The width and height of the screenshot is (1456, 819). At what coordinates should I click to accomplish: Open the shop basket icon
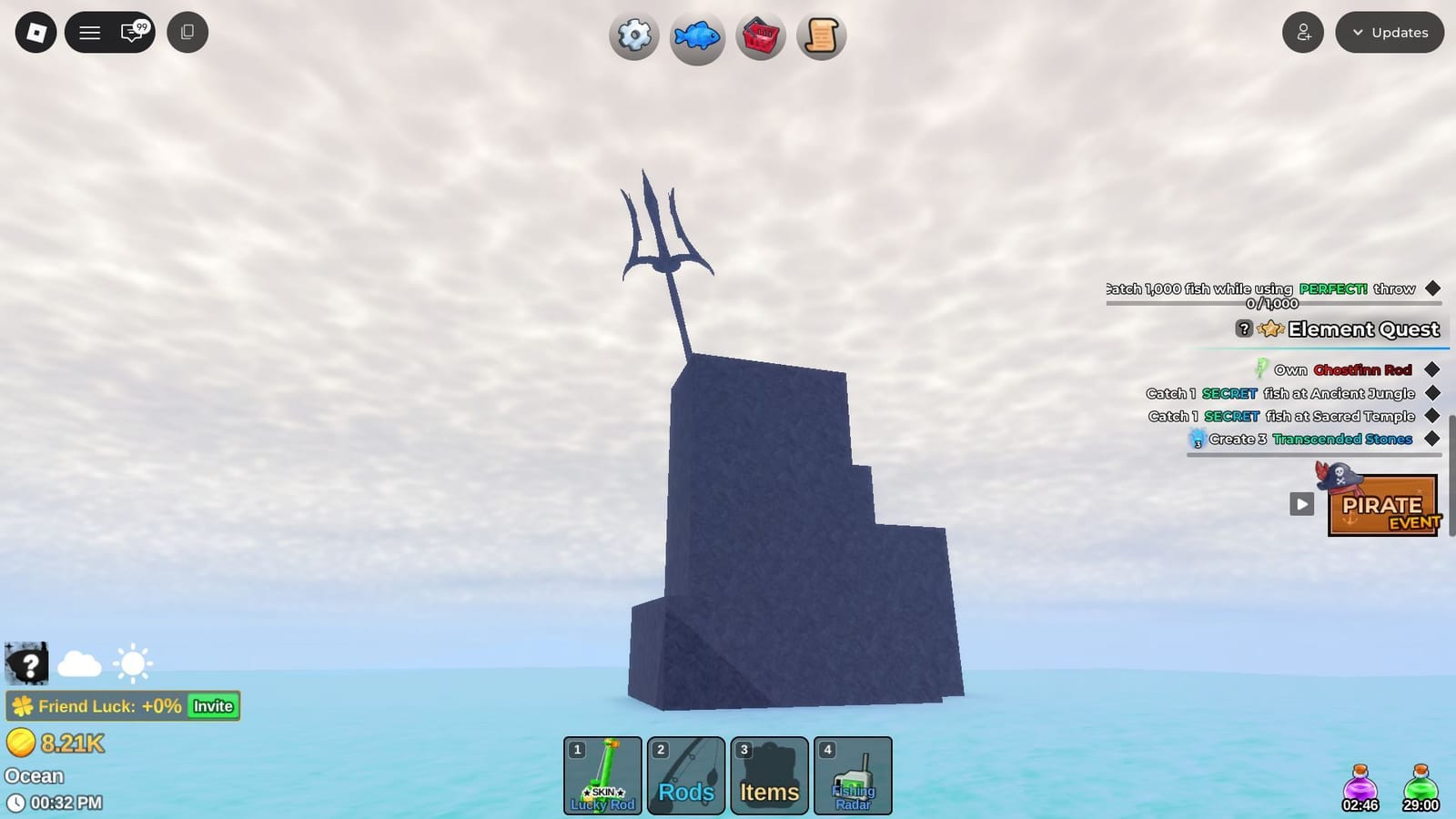click(760, 36)
